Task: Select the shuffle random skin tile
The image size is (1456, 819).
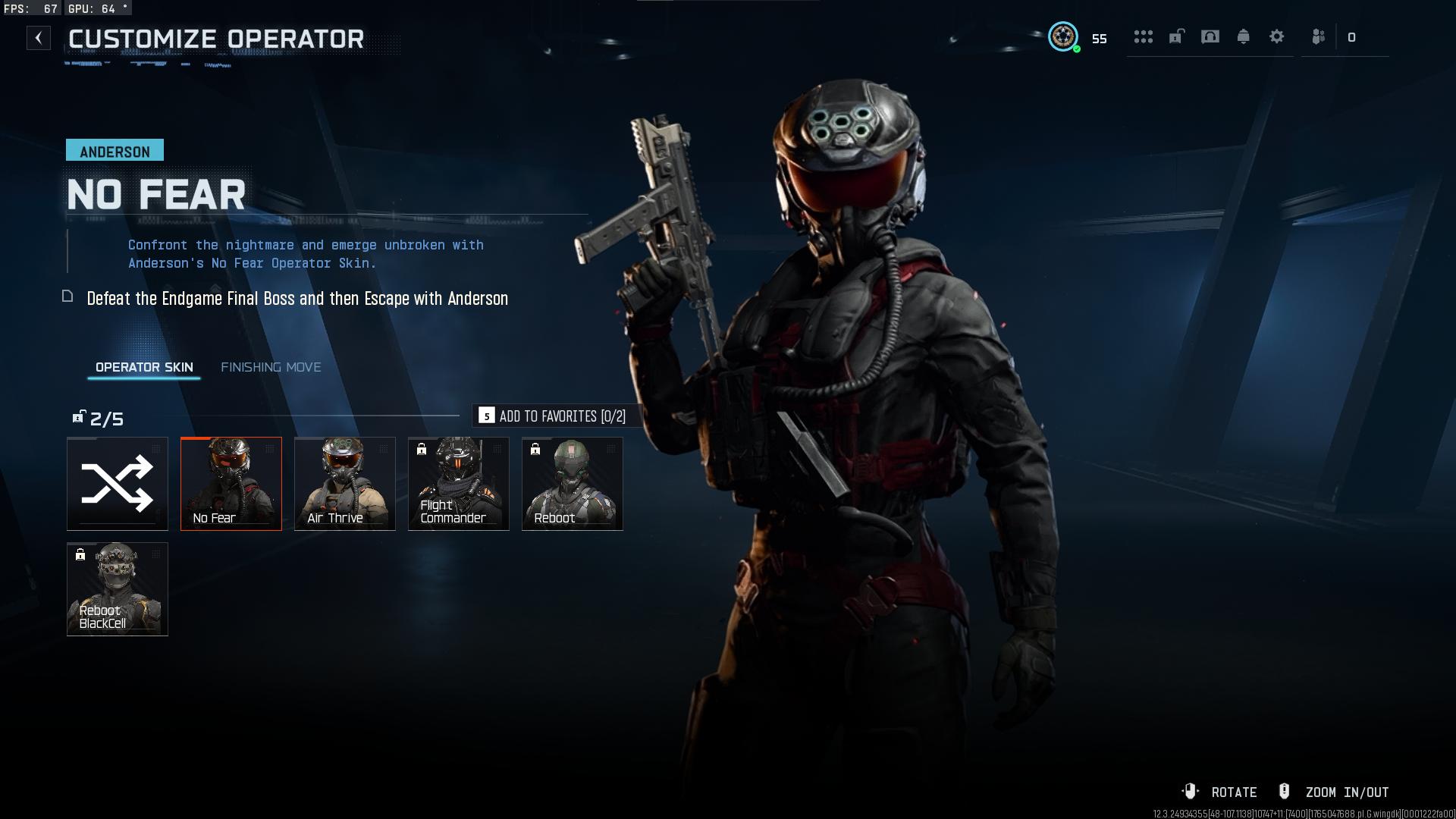Action: [118, 484]
